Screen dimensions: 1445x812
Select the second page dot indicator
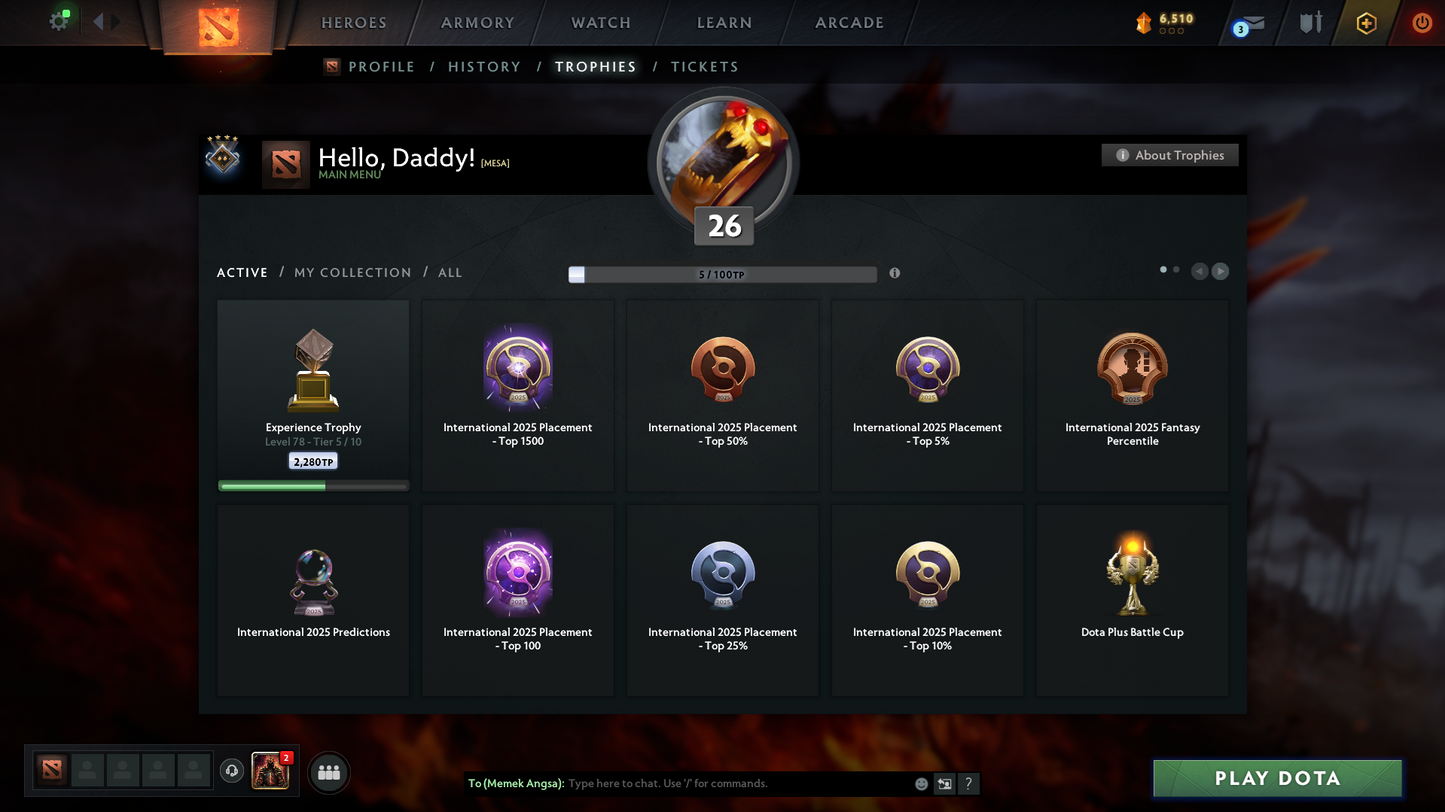[1176, 269]
